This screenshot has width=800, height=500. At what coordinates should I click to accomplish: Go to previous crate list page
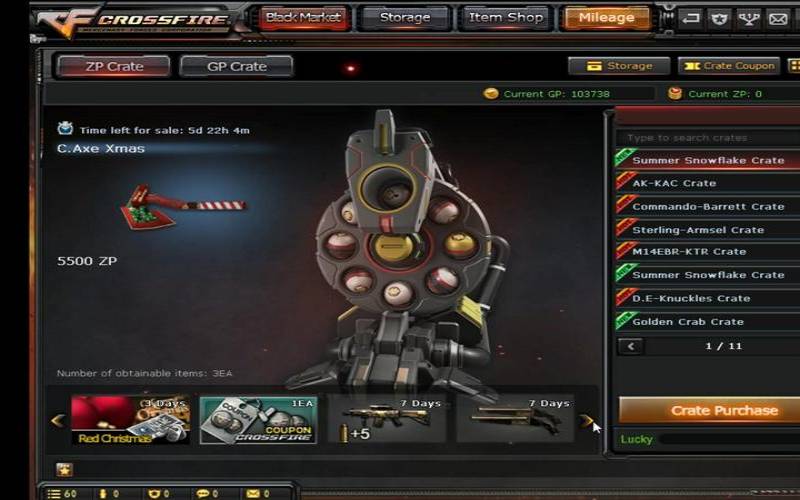[631, 346]
